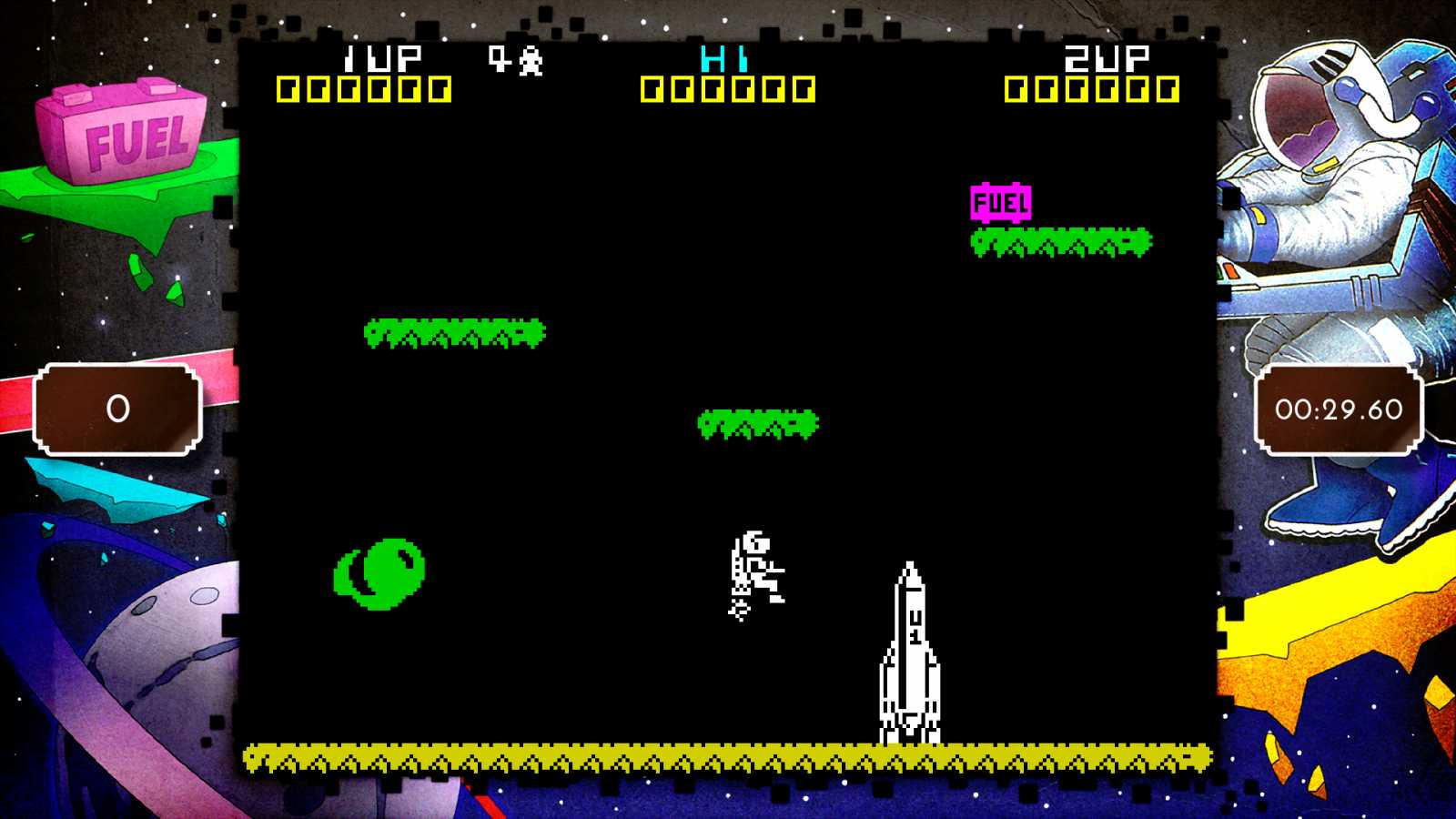Click the white rocket ship

coord(907,655)
